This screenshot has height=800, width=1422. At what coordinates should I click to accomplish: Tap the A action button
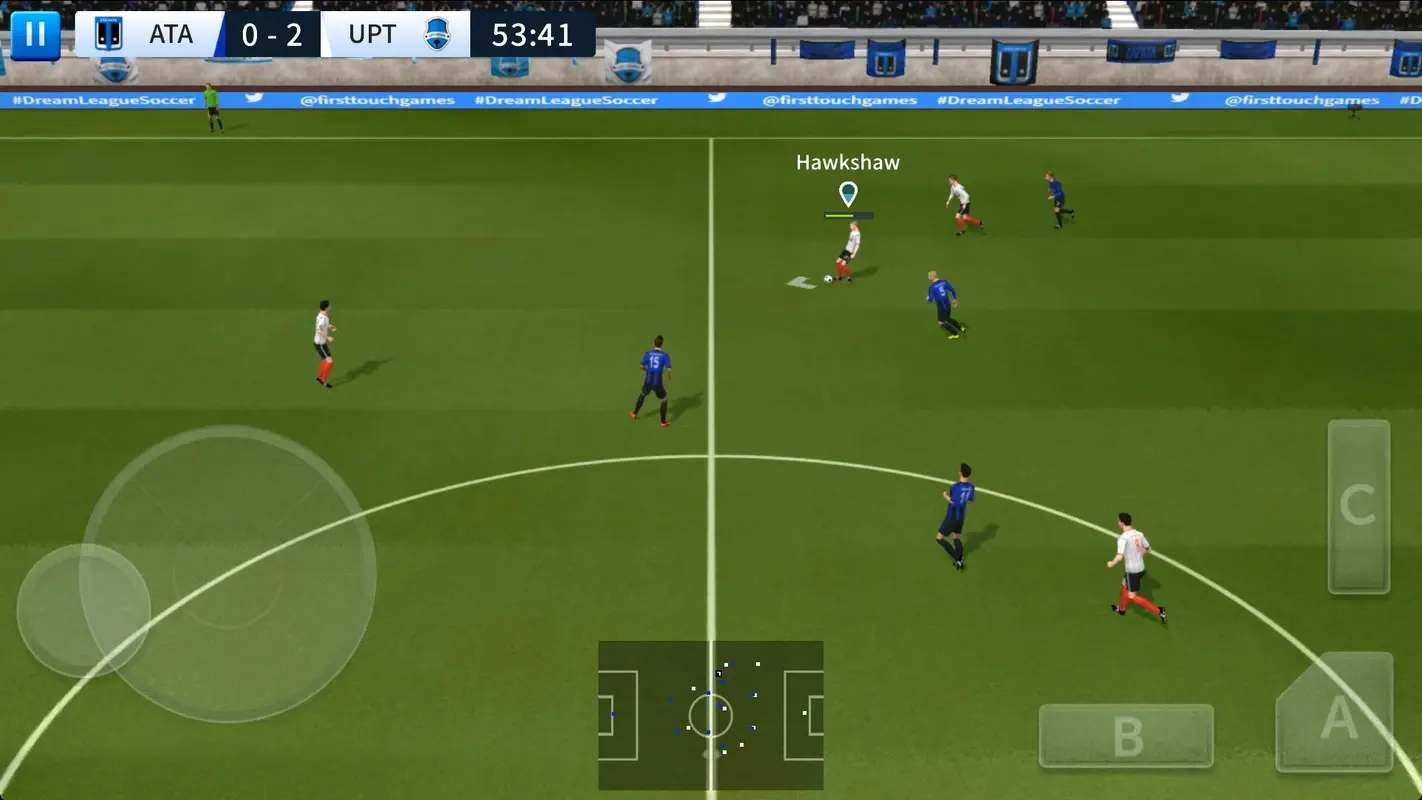[x=1336, y=714]
